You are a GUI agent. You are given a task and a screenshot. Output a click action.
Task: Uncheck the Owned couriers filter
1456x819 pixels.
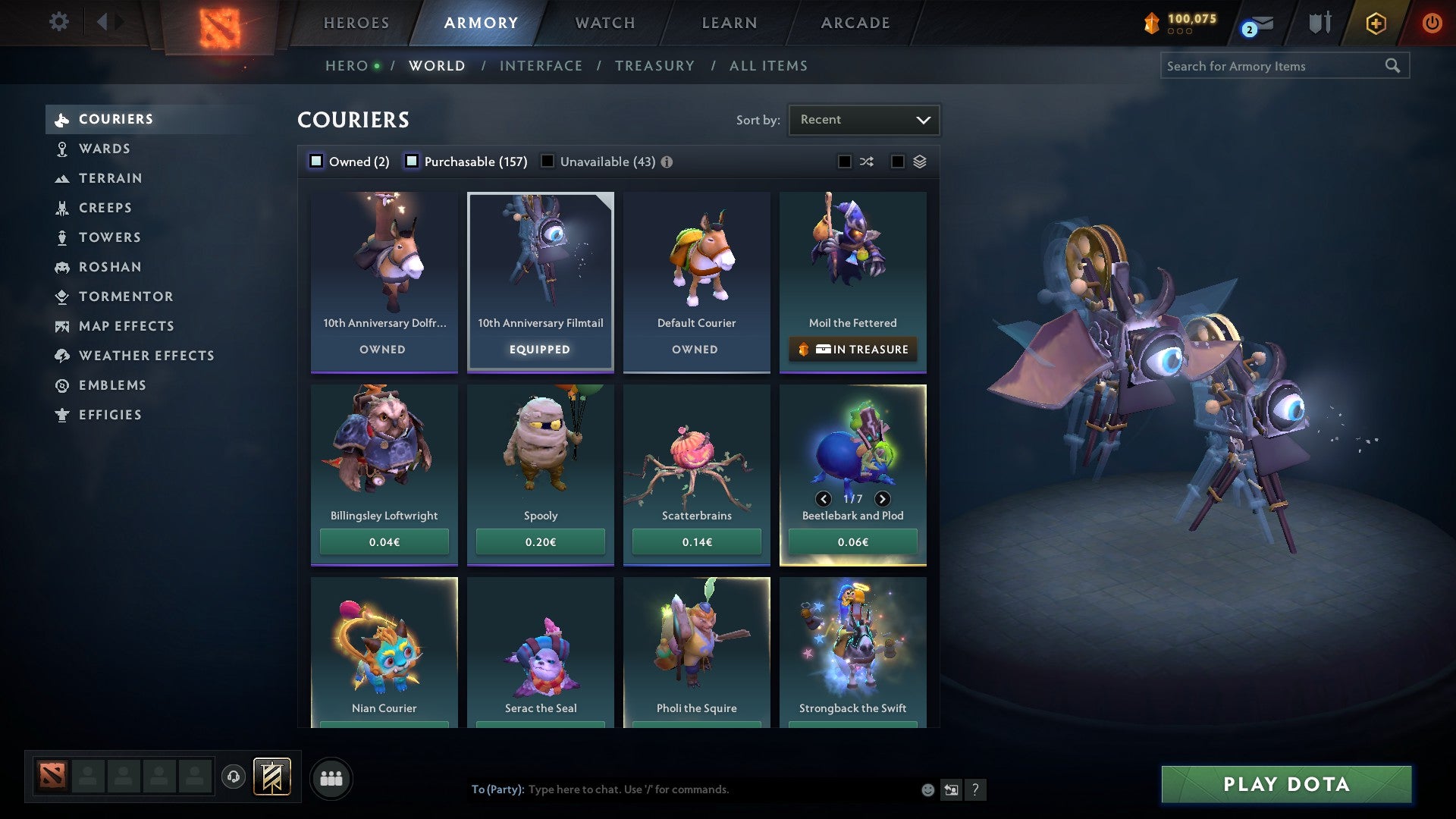pos(315,161)
